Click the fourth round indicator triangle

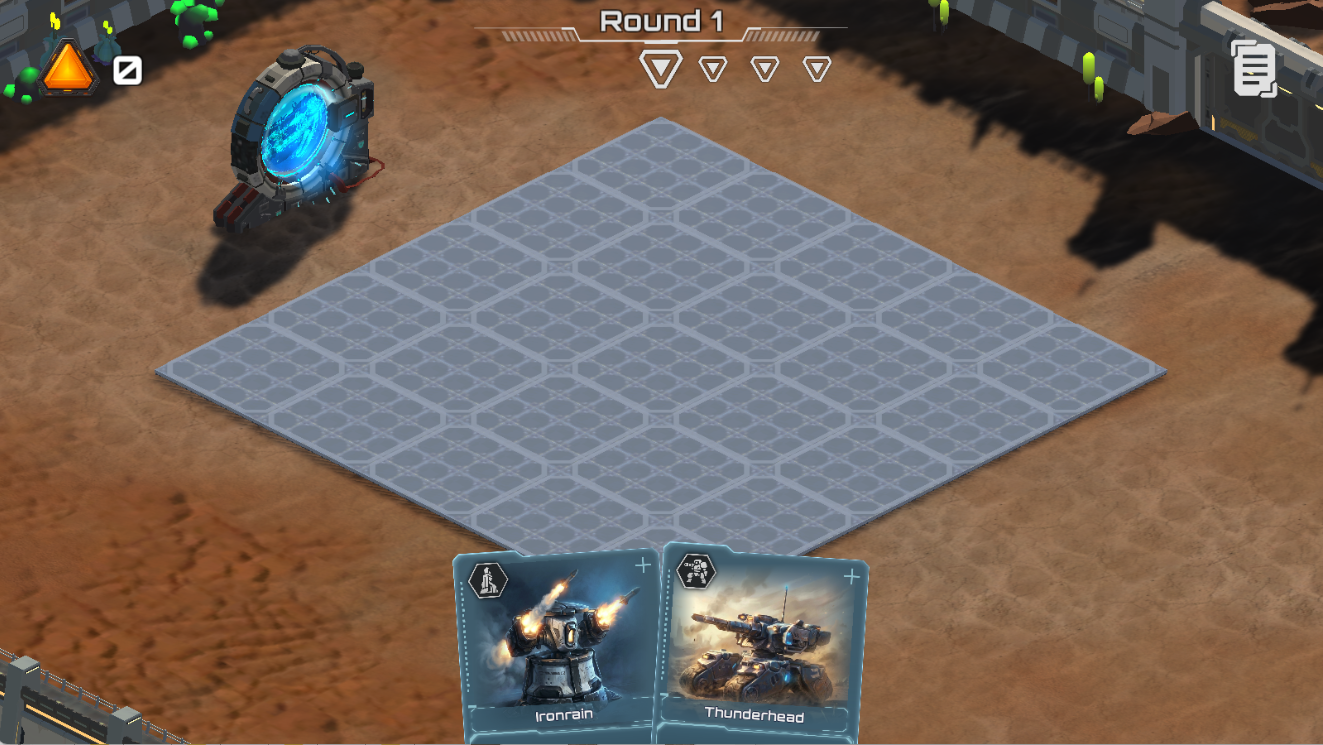(x=819, y=69)
